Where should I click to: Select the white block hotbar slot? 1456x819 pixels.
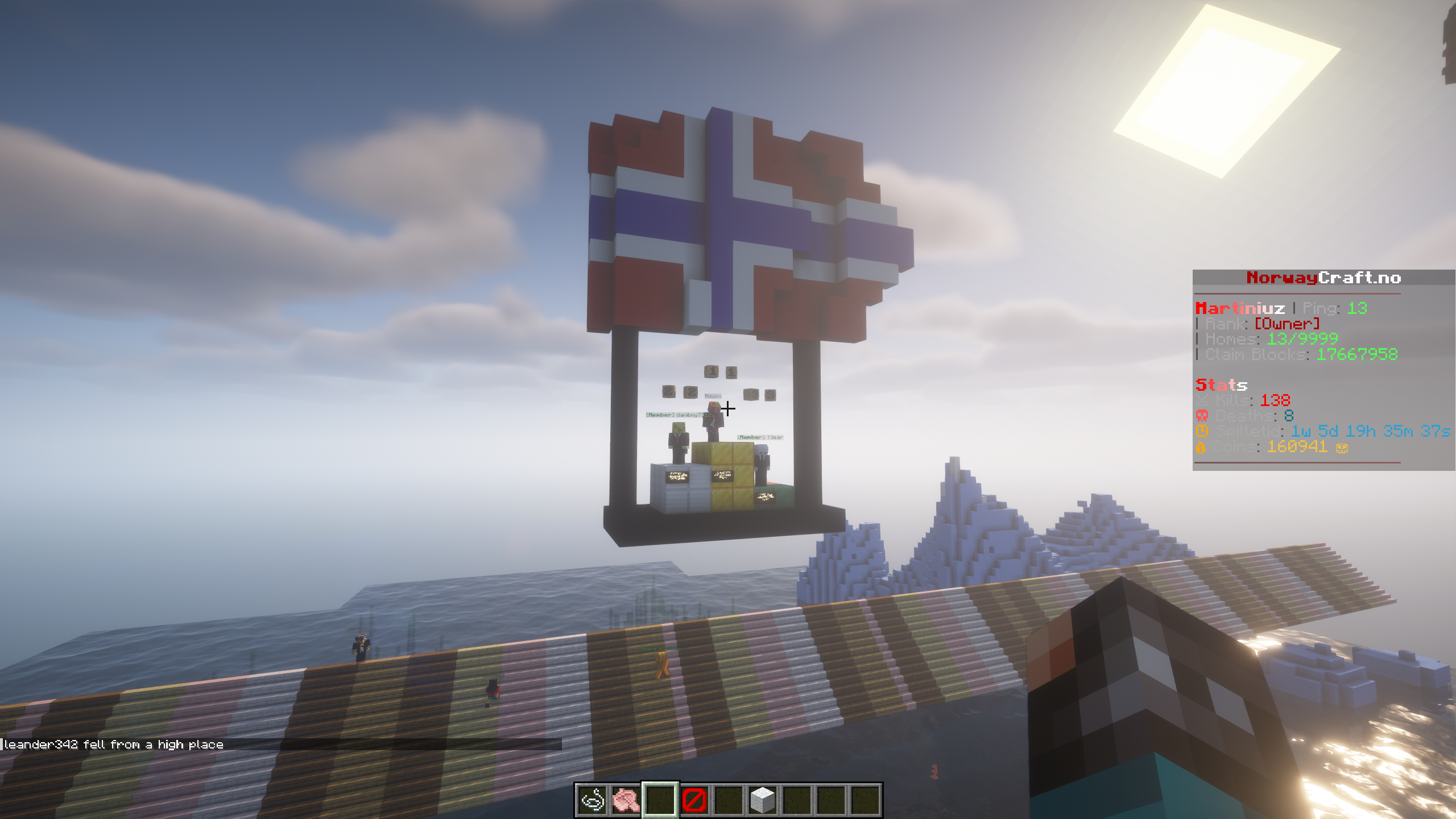click(762, 800)
